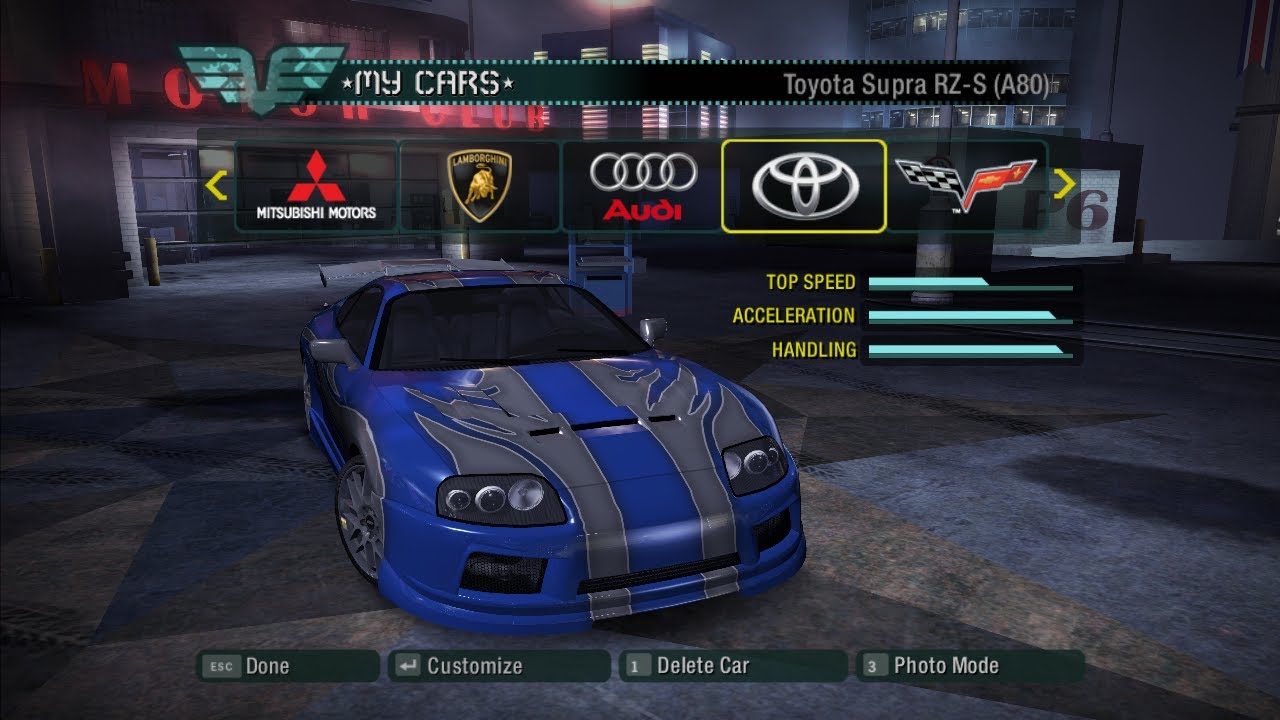Enter Photo Mode
The width and height of the screenshot is (1280, 720).
[x=969, y=666]
